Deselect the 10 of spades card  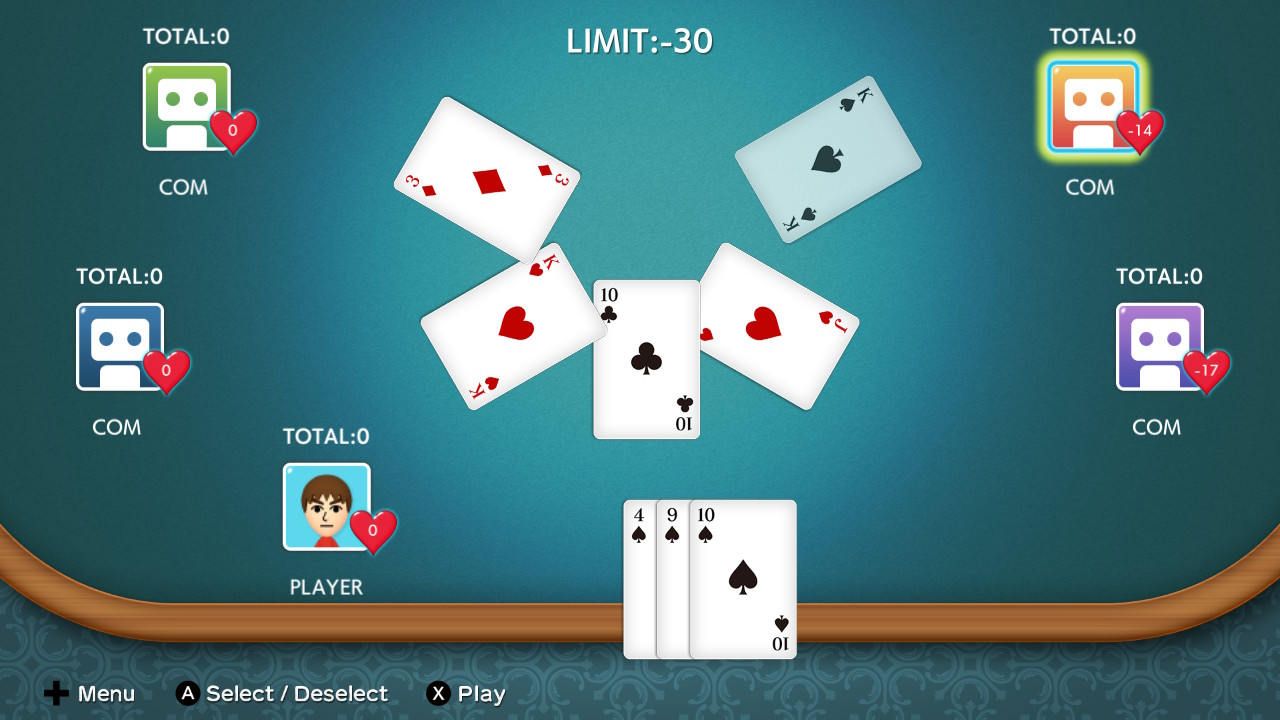coord(742,580)
